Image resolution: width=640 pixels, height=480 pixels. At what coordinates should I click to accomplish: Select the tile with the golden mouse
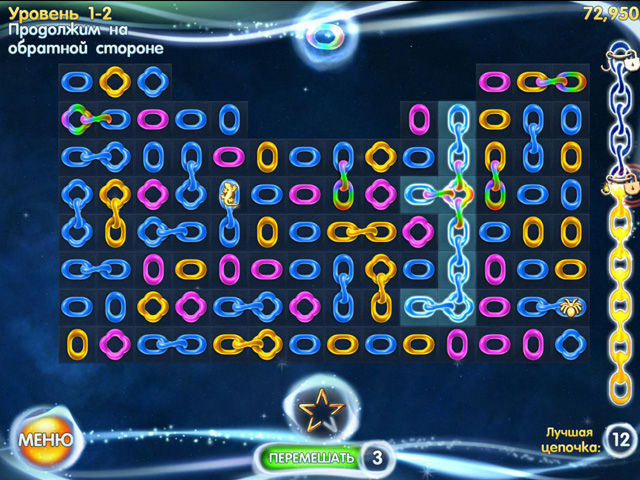[229, 193]
